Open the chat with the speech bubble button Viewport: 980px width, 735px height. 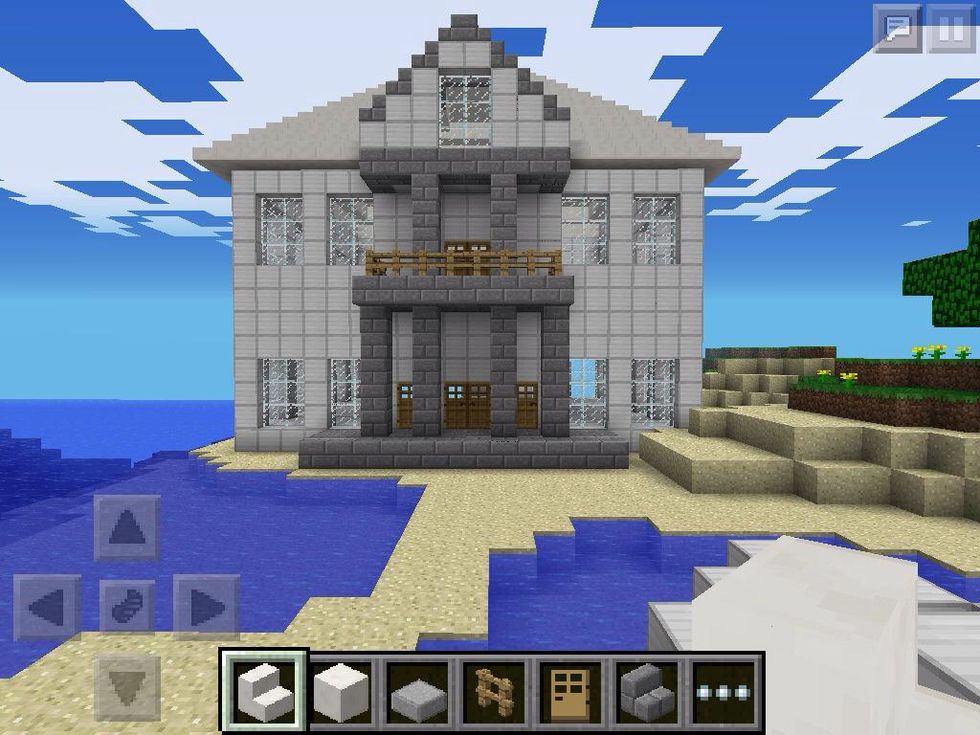click(x=897, y=30)
